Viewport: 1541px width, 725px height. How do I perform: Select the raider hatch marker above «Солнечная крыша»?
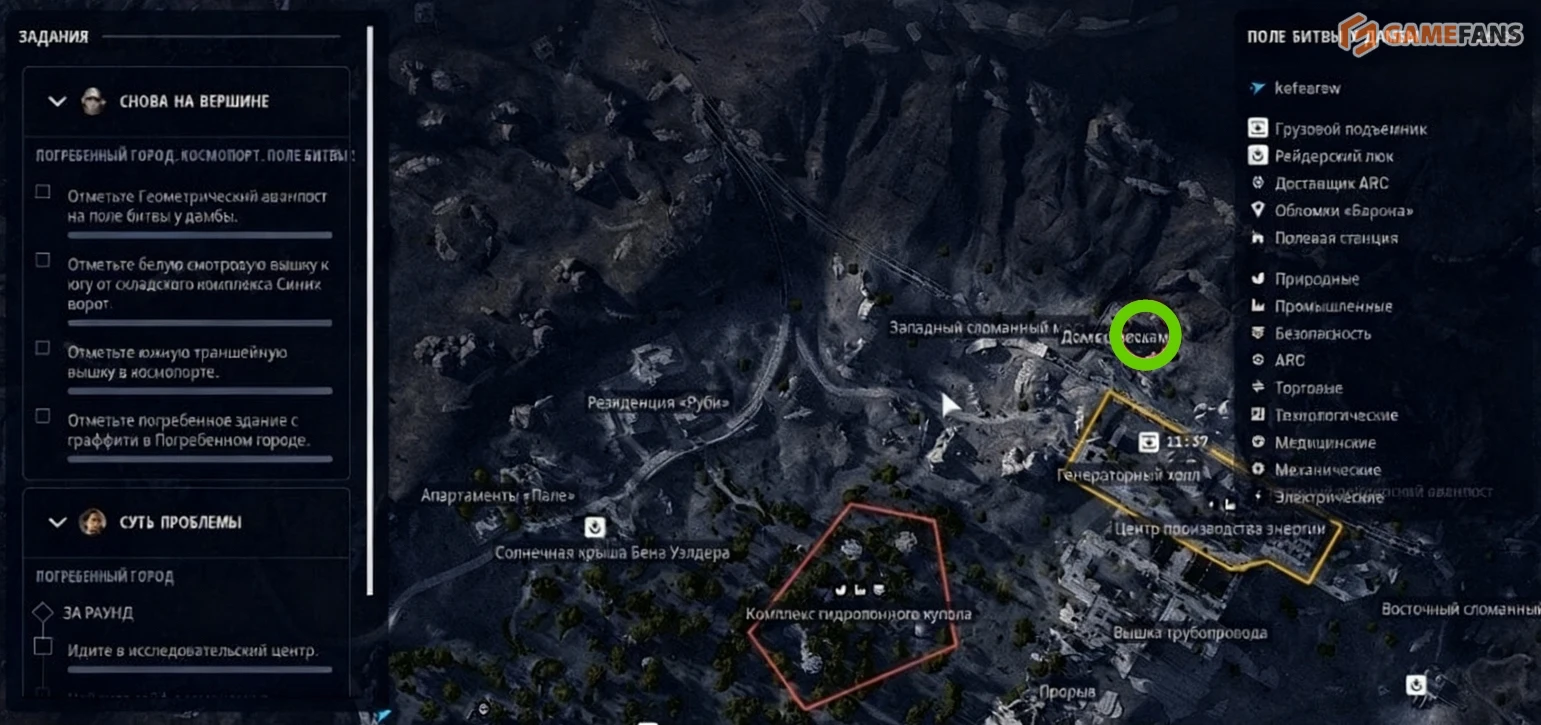click(x=596, y=526)
